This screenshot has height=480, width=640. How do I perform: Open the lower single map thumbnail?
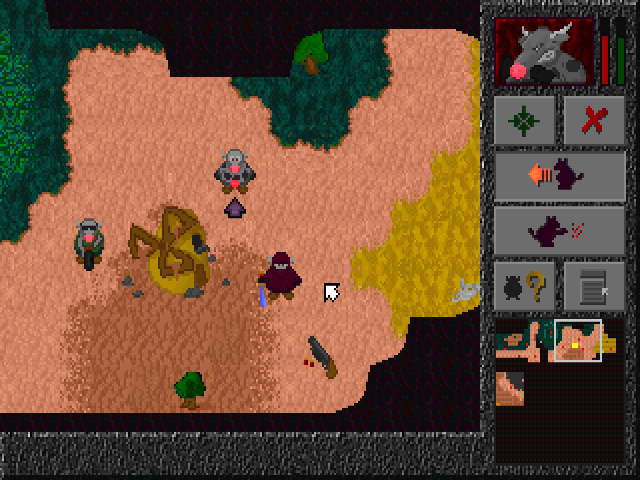[x=510, y=388]
